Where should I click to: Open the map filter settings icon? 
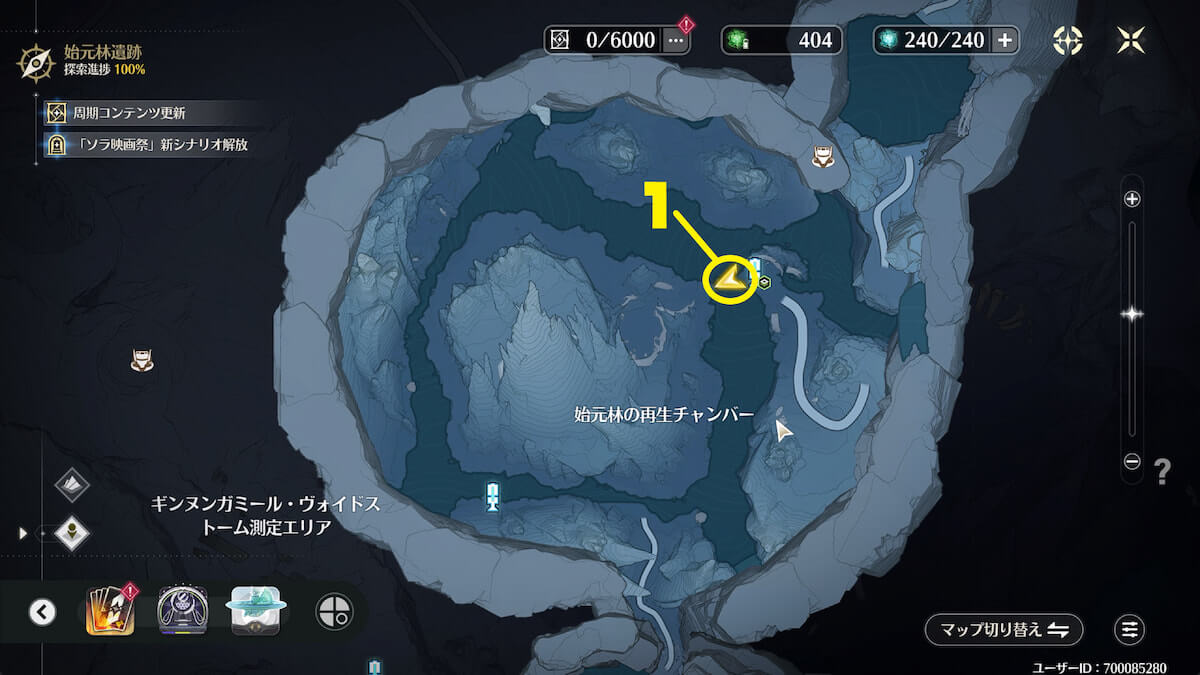click(1130, 630)
